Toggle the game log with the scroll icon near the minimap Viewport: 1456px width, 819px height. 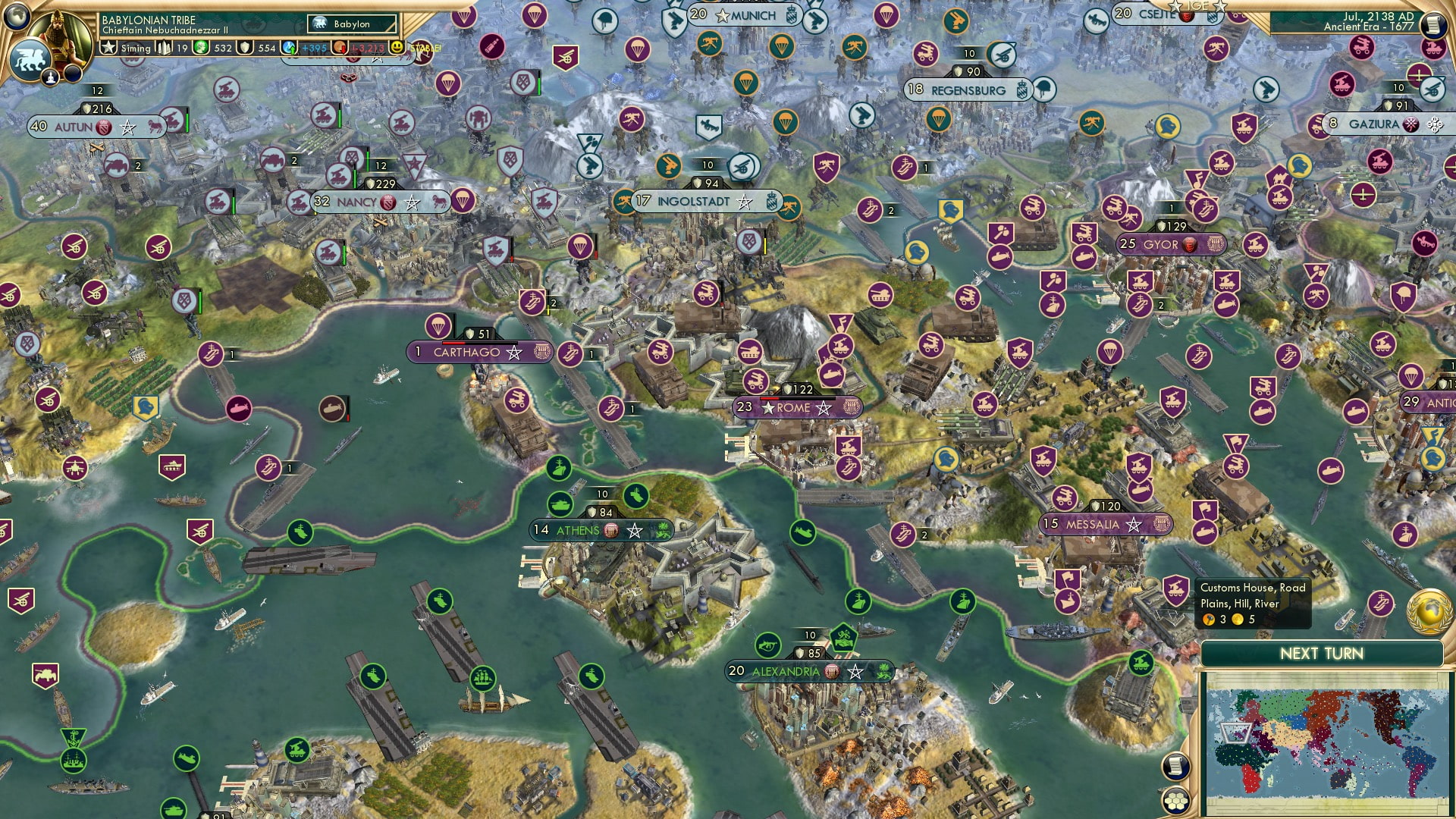[1175, 764]
